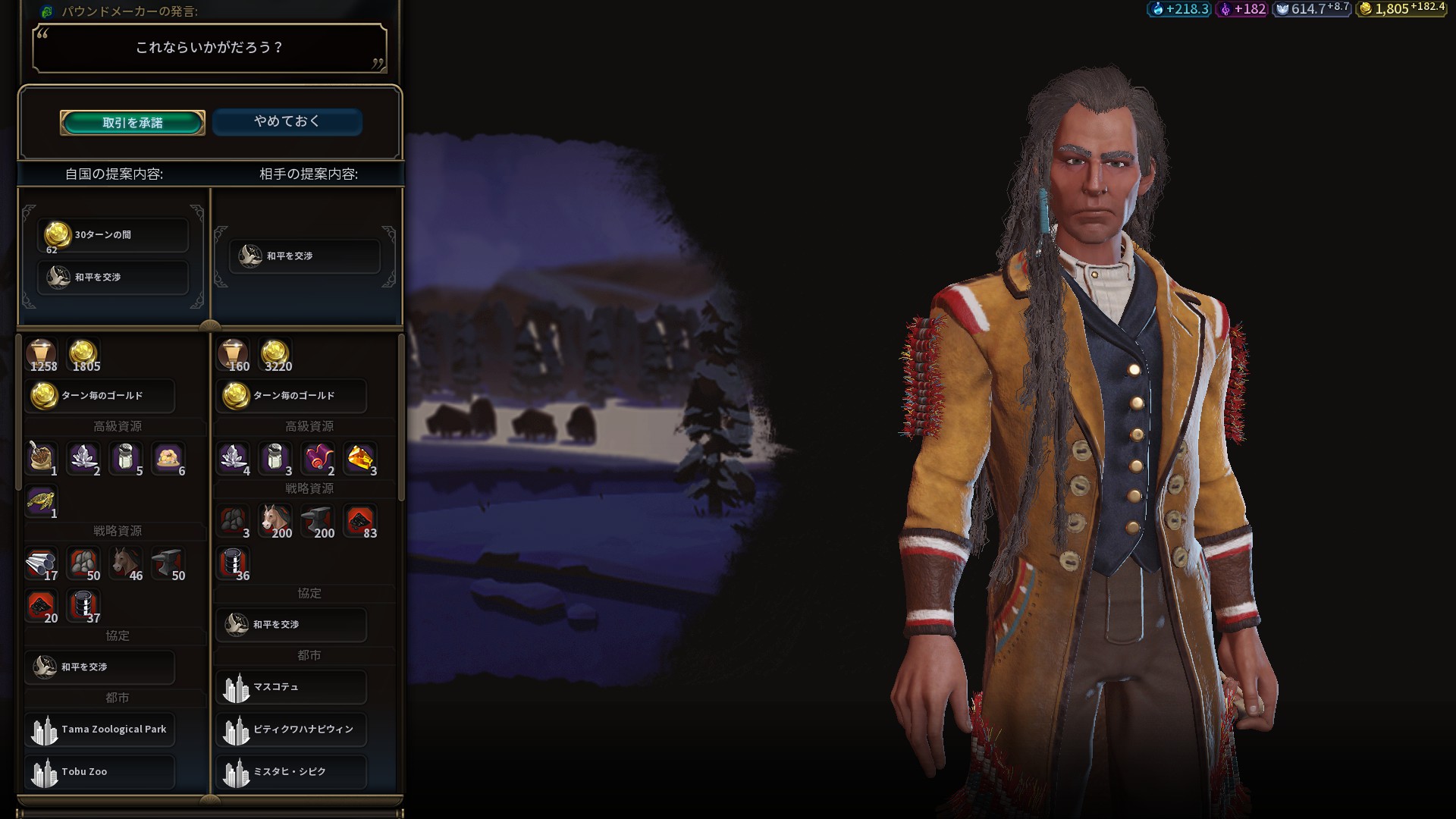
Task: Request the city ピティクワハナピウィン
Action: pos(292,730)
